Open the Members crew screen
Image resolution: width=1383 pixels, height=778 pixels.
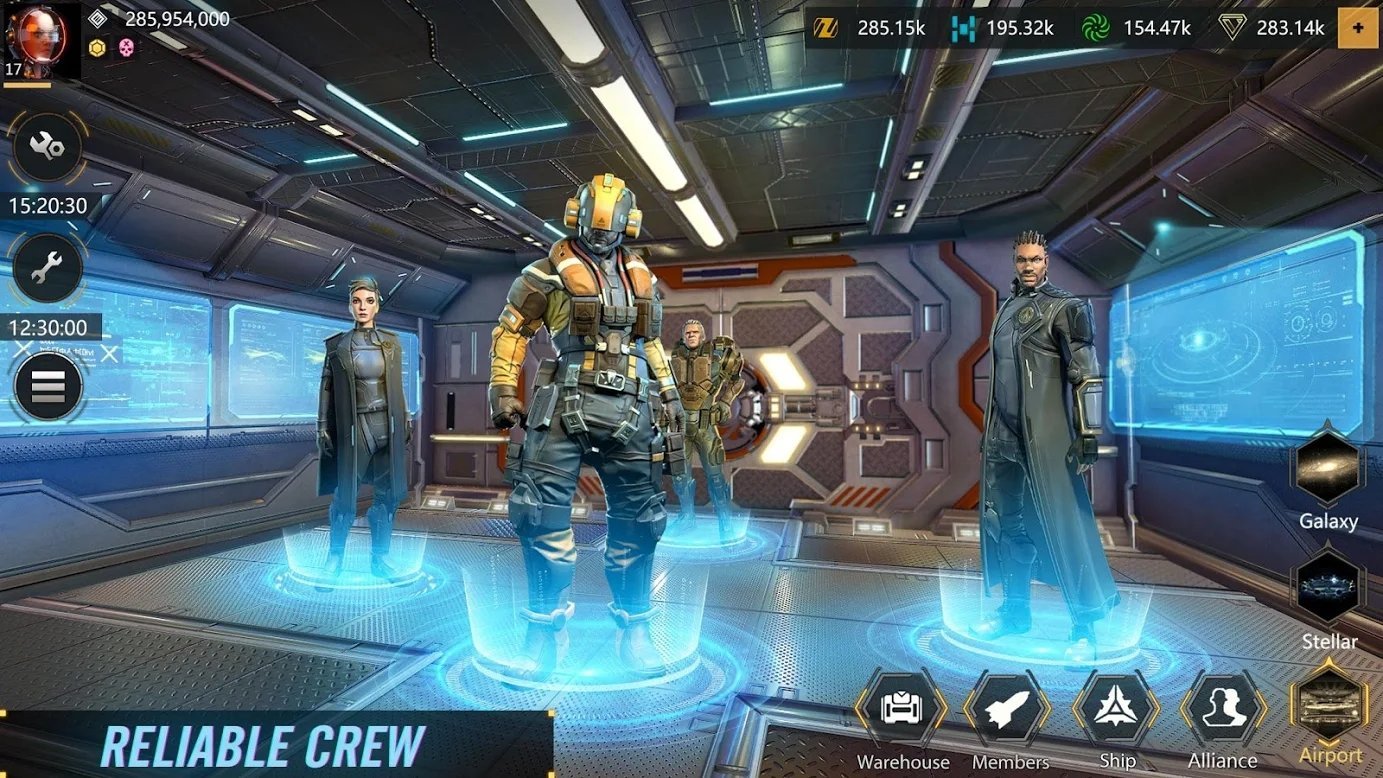point(1008,709)
